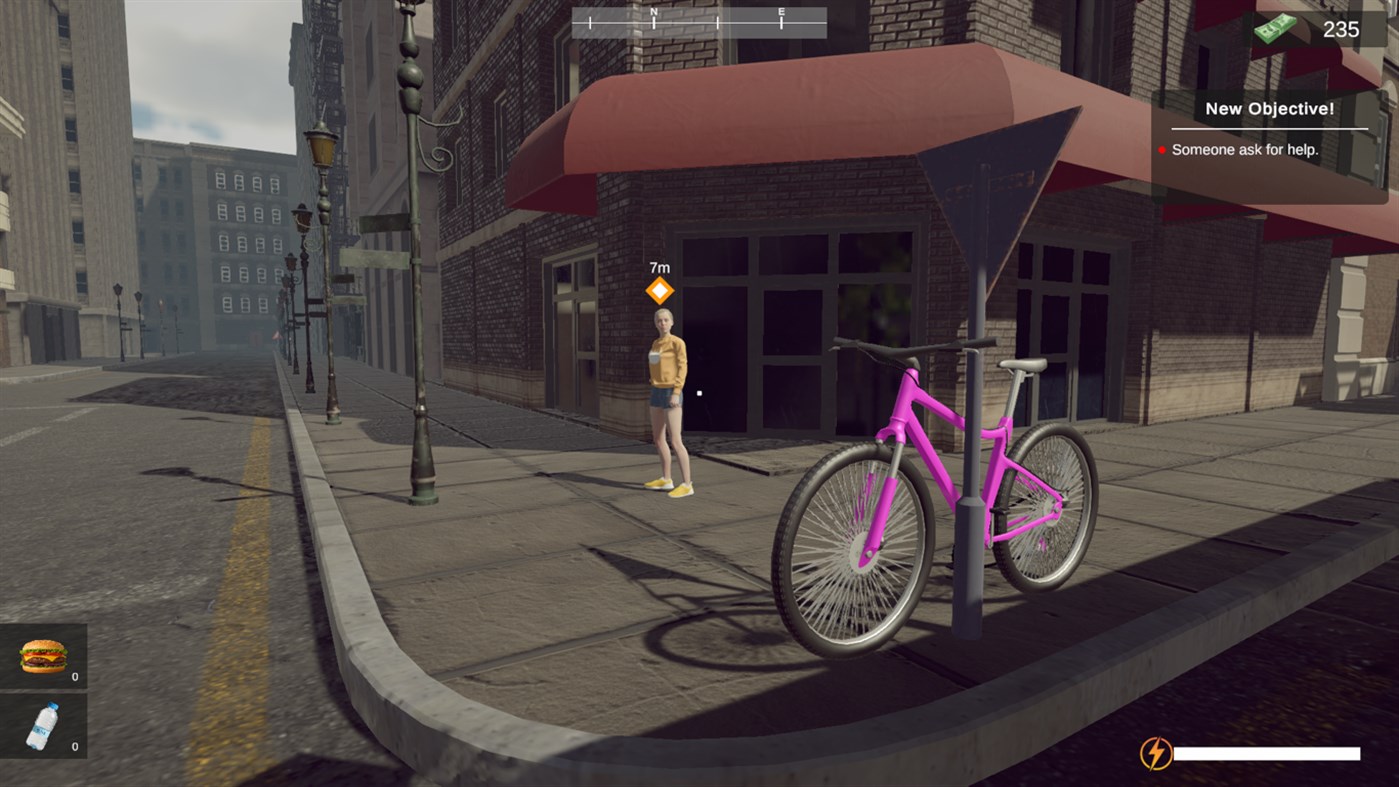
Task: Click the money amount showing 235
Action: (x=1340, y=29)
